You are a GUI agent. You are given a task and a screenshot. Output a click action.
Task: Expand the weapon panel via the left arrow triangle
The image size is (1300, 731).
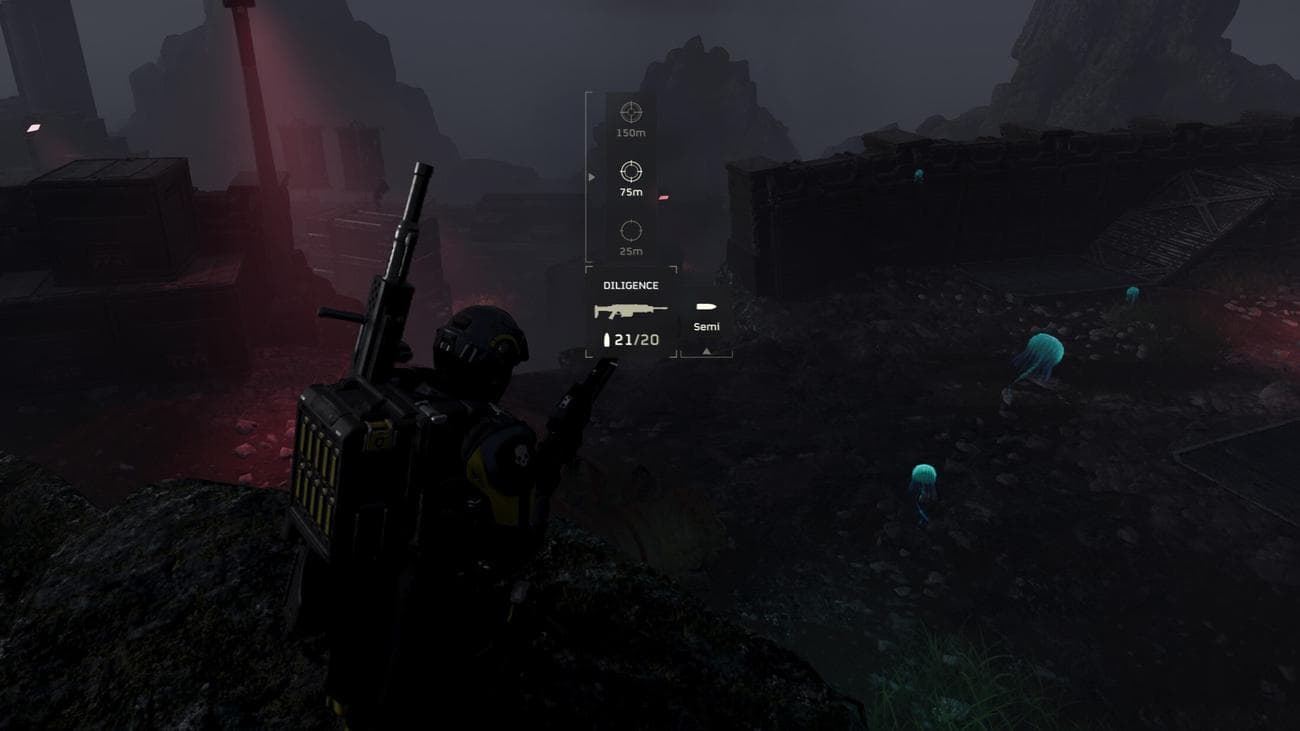coord(592,175)
